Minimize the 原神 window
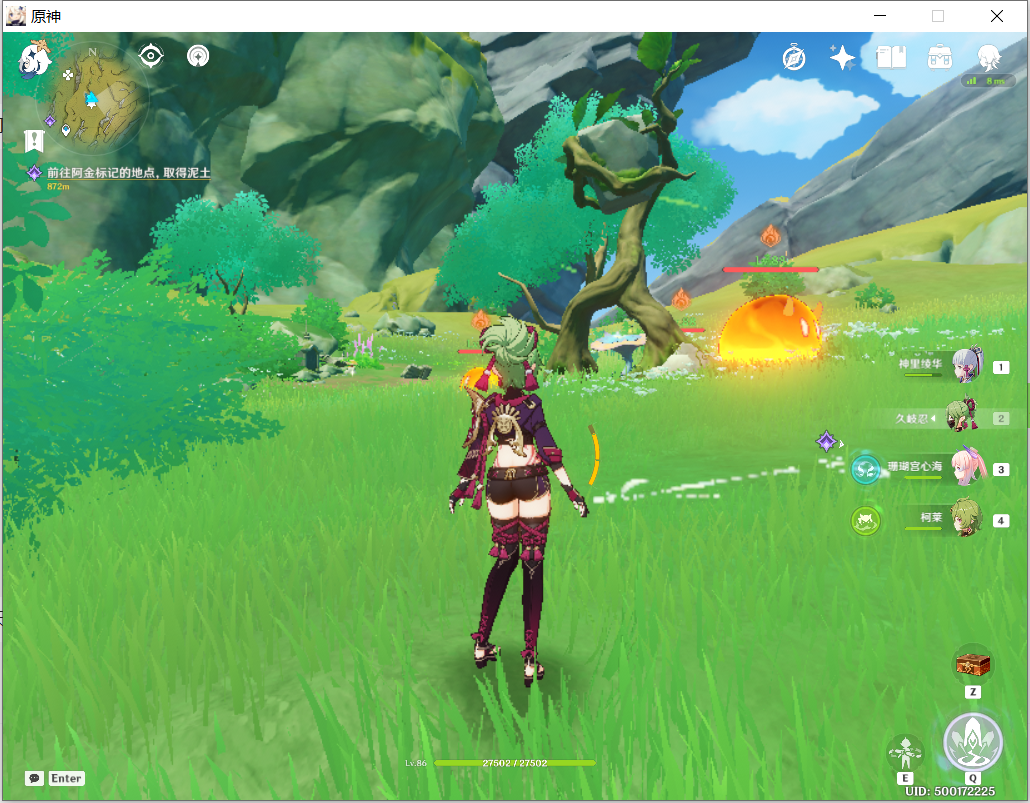 880,16
